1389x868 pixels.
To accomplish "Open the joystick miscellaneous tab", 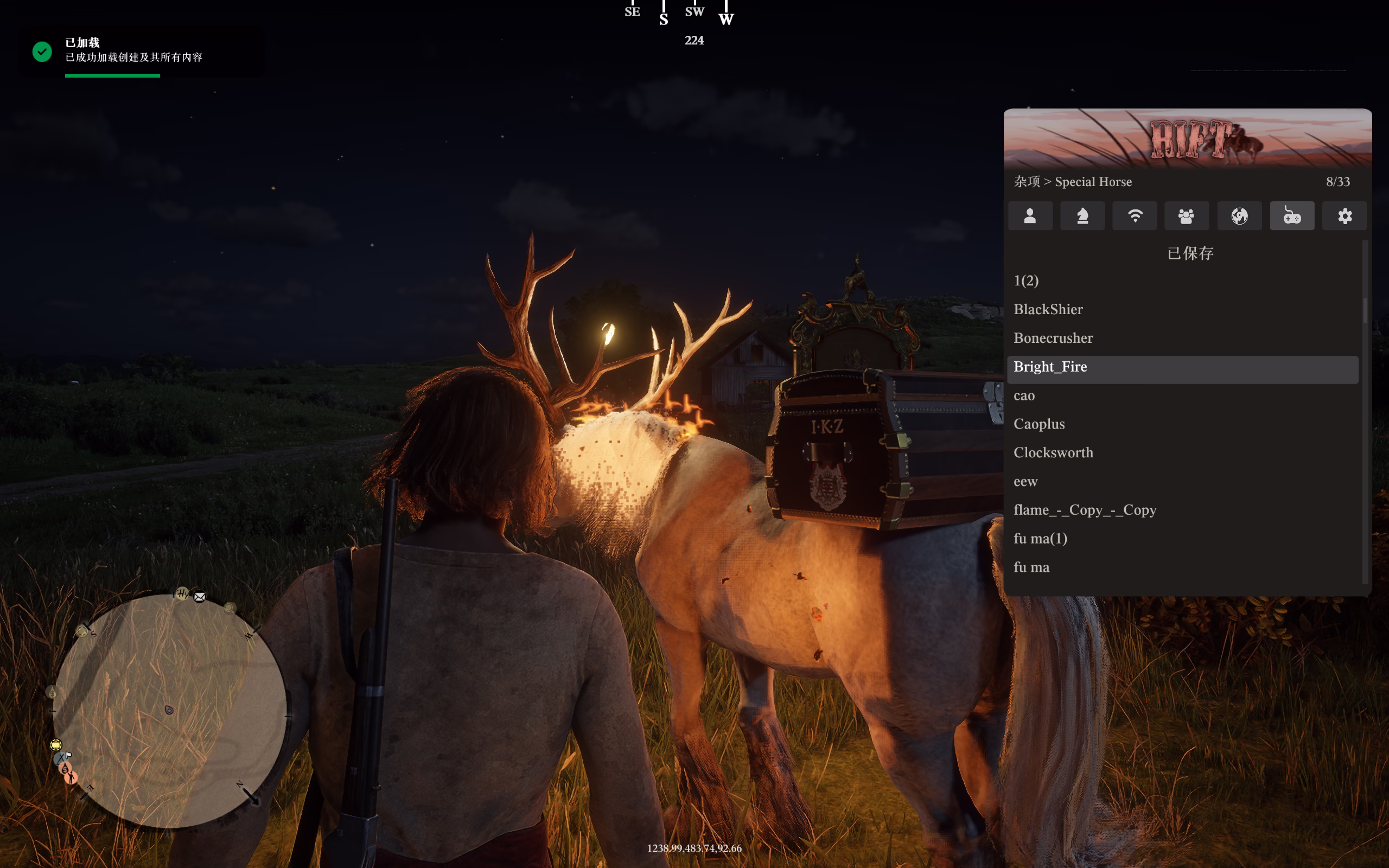I will tap(1292, 216).
